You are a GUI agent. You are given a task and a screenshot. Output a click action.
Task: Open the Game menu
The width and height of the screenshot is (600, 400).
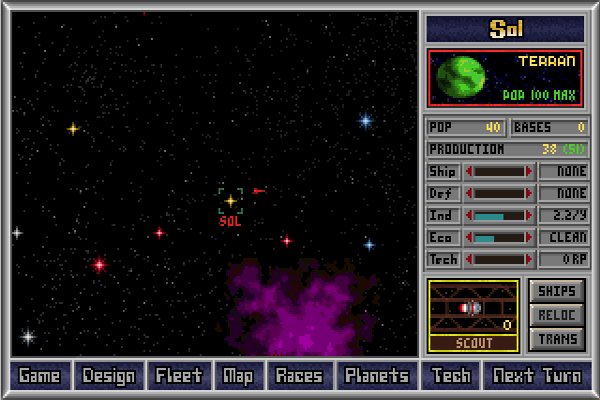(40, 376)
